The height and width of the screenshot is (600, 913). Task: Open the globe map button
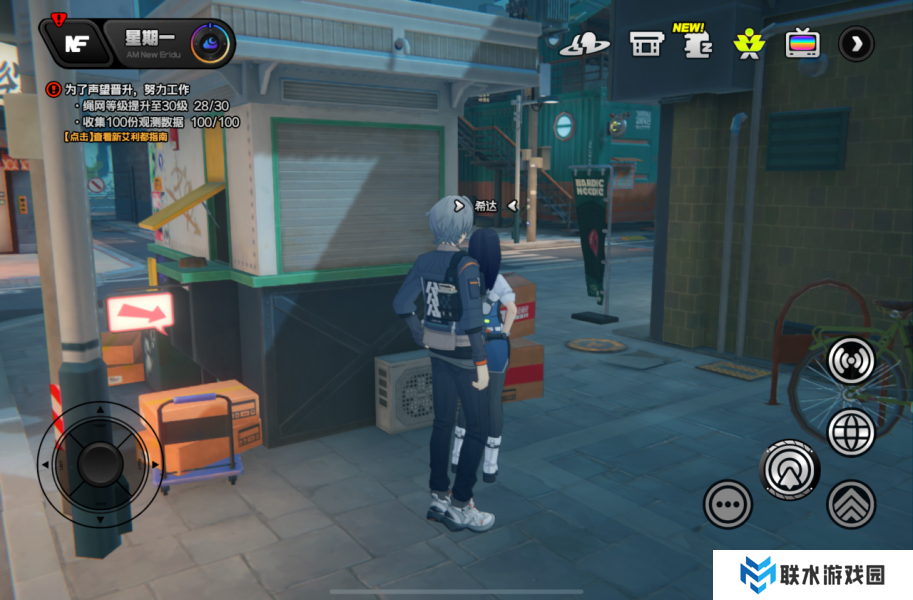851,432
